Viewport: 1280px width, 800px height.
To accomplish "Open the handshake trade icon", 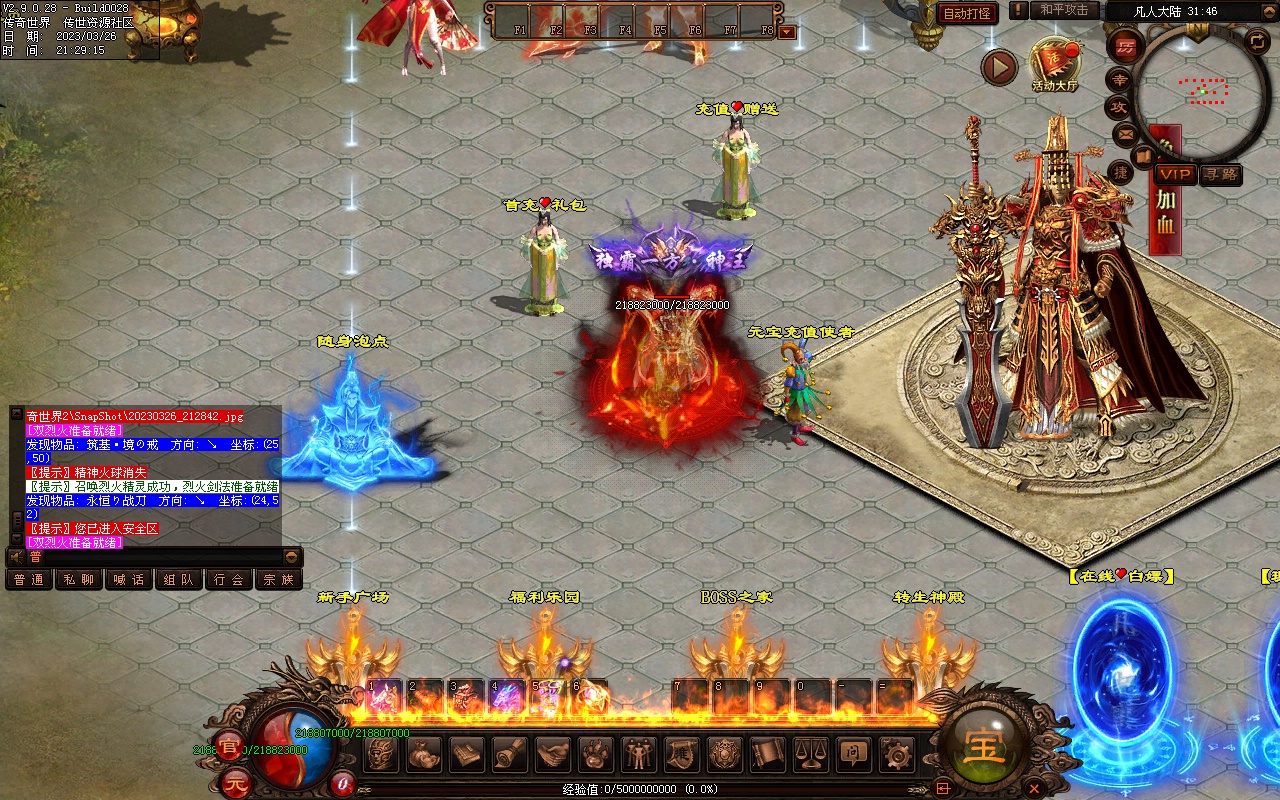I will [x=553, y=753].
